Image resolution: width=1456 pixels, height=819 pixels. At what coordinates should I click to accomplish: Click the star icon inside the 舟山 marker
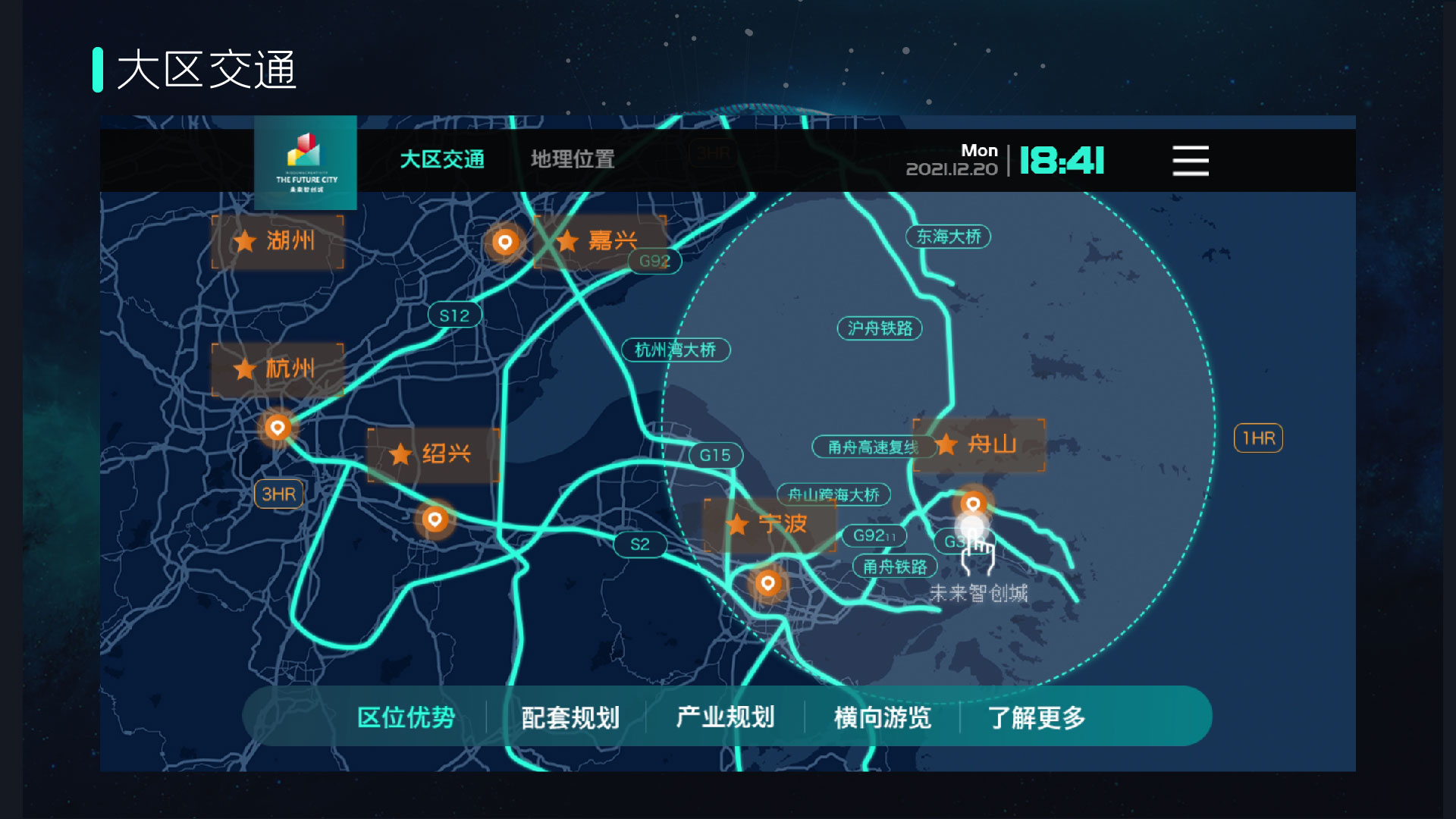[x=947, y=446]
